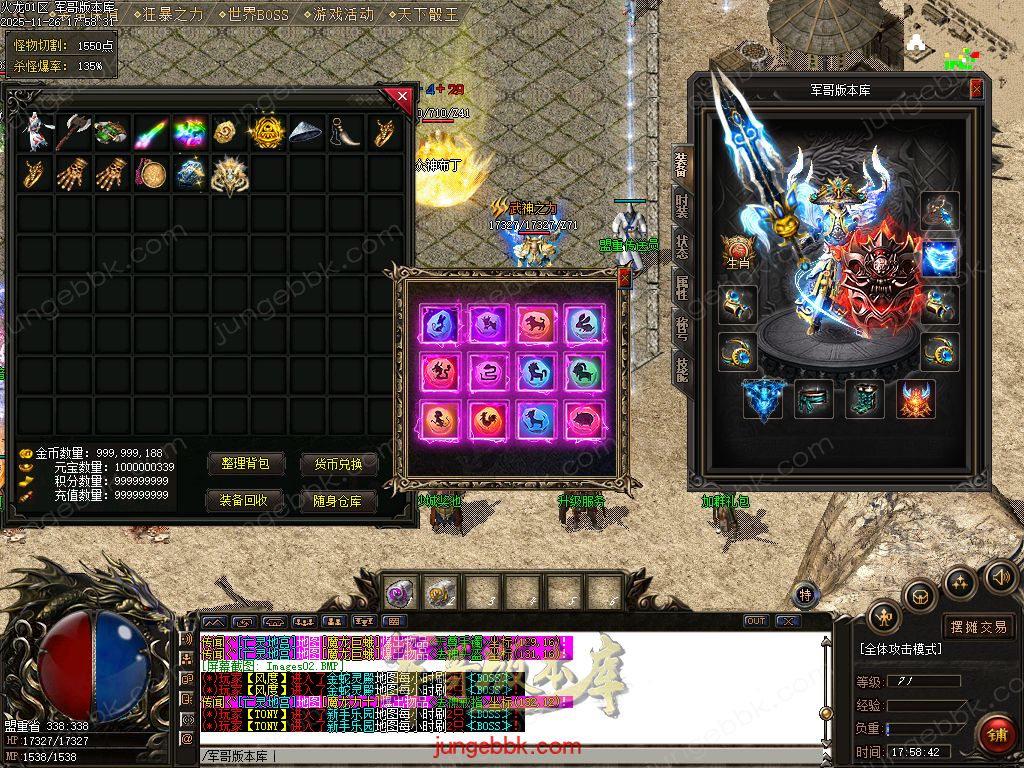The height and width of the screenshot is (768, 1024).
Task: Click the 整理背包 sort bag button
Action: (x=246, y=464)
